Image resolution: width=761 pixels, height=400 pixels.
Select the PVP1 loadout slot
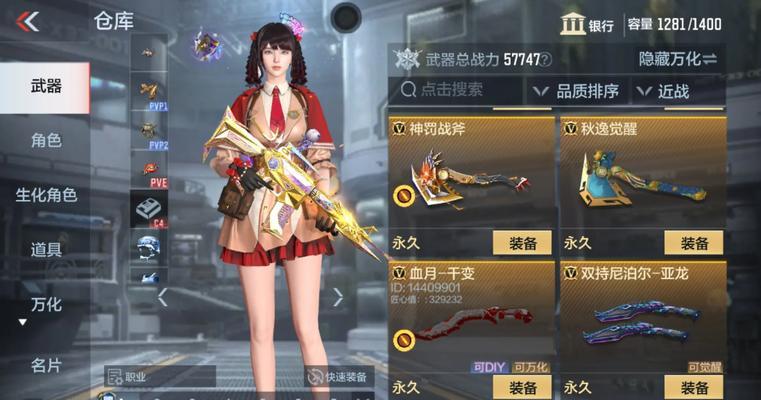click(x=149, y=93)
